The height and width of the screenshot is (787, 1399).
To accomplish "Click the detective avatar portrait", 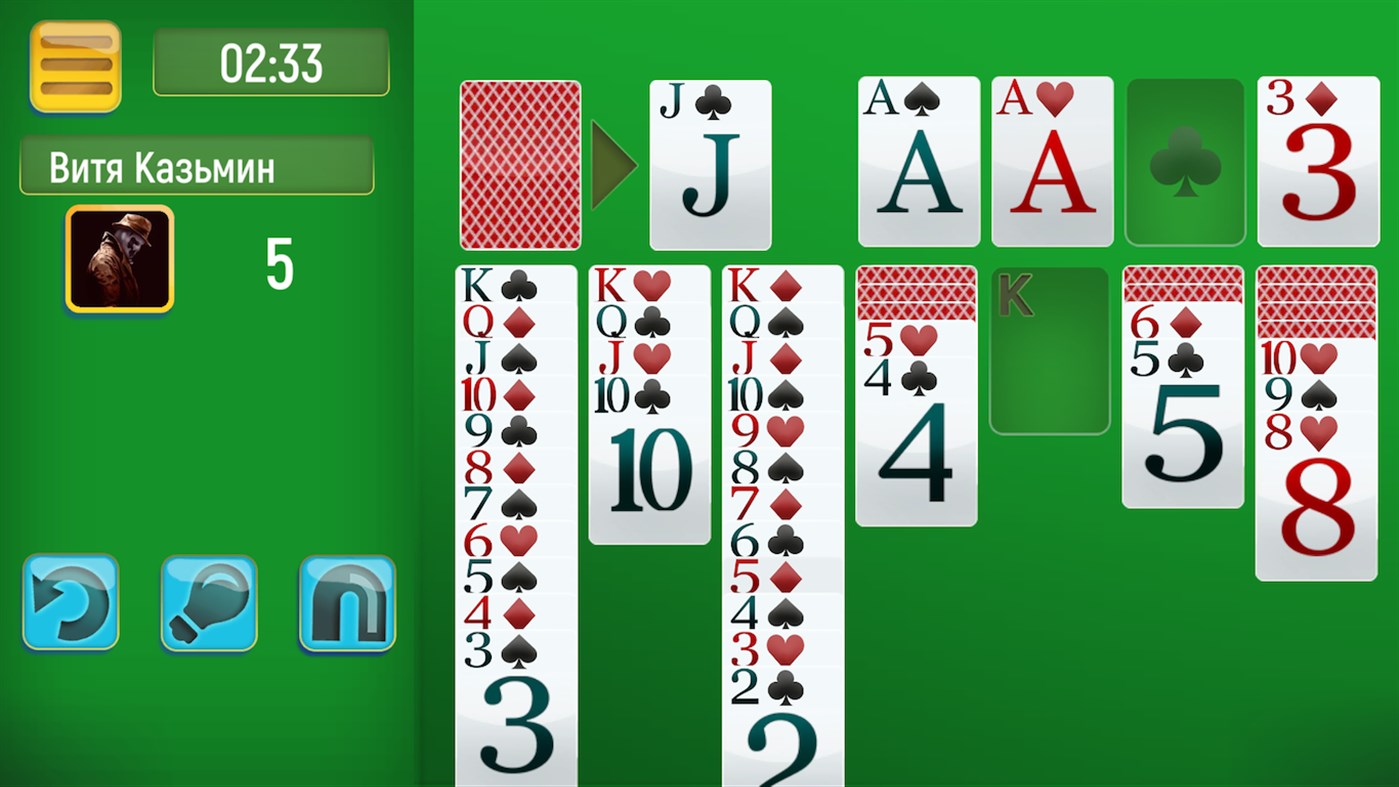I will (x=118, y=258).
